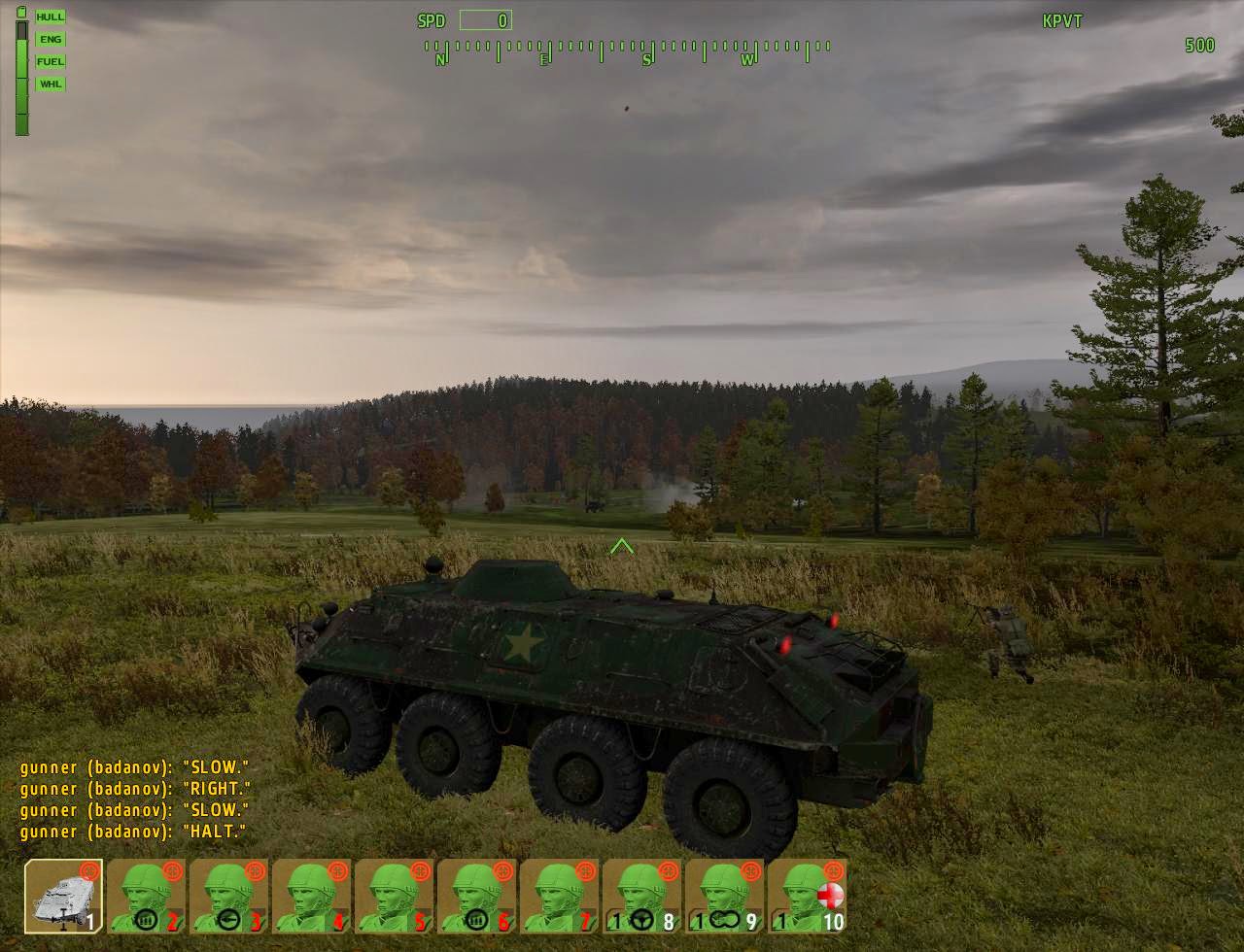Select the FUEL indicator label

point(50,61)
